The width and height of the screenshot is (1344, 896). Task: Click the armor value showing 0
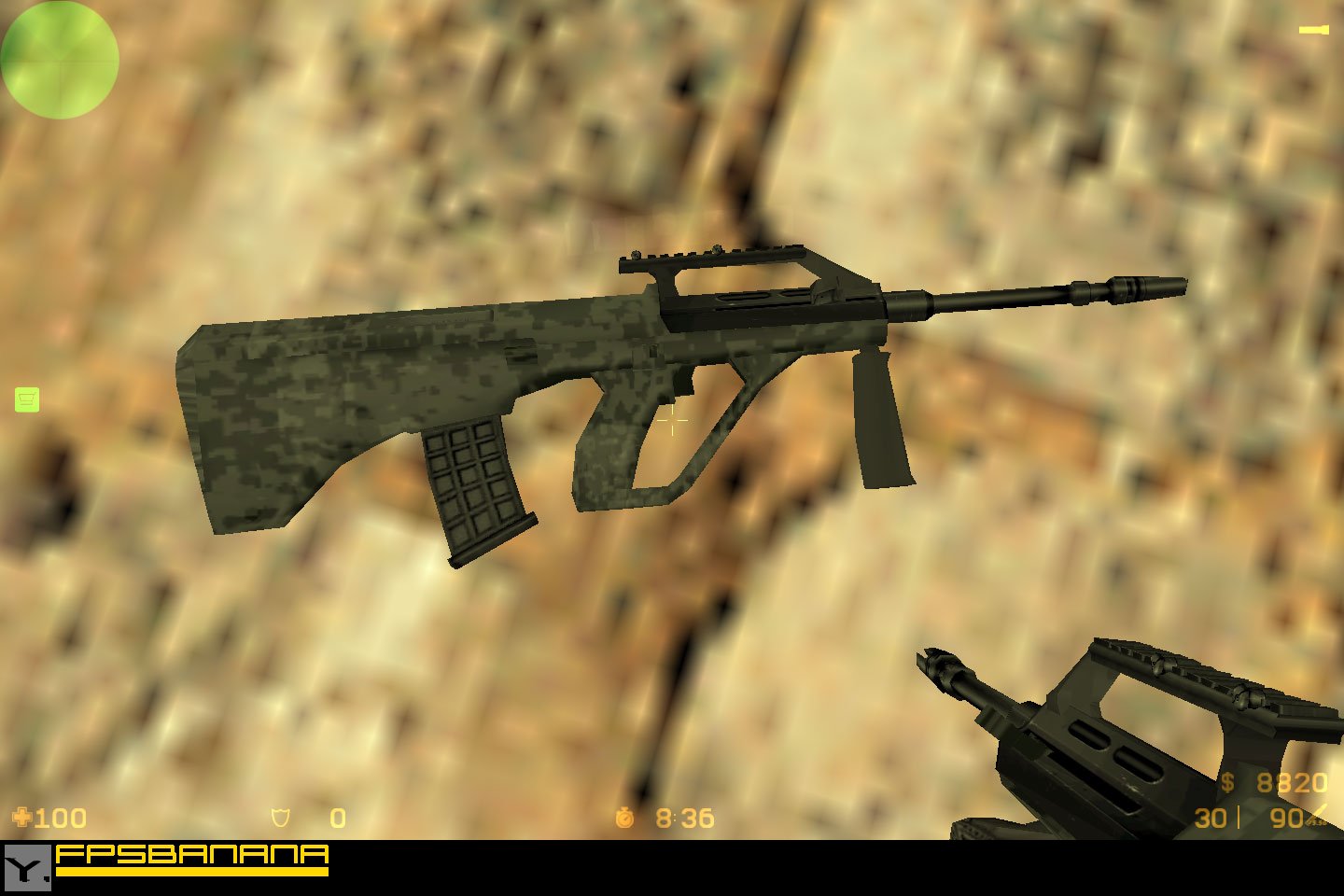[336, 819]
